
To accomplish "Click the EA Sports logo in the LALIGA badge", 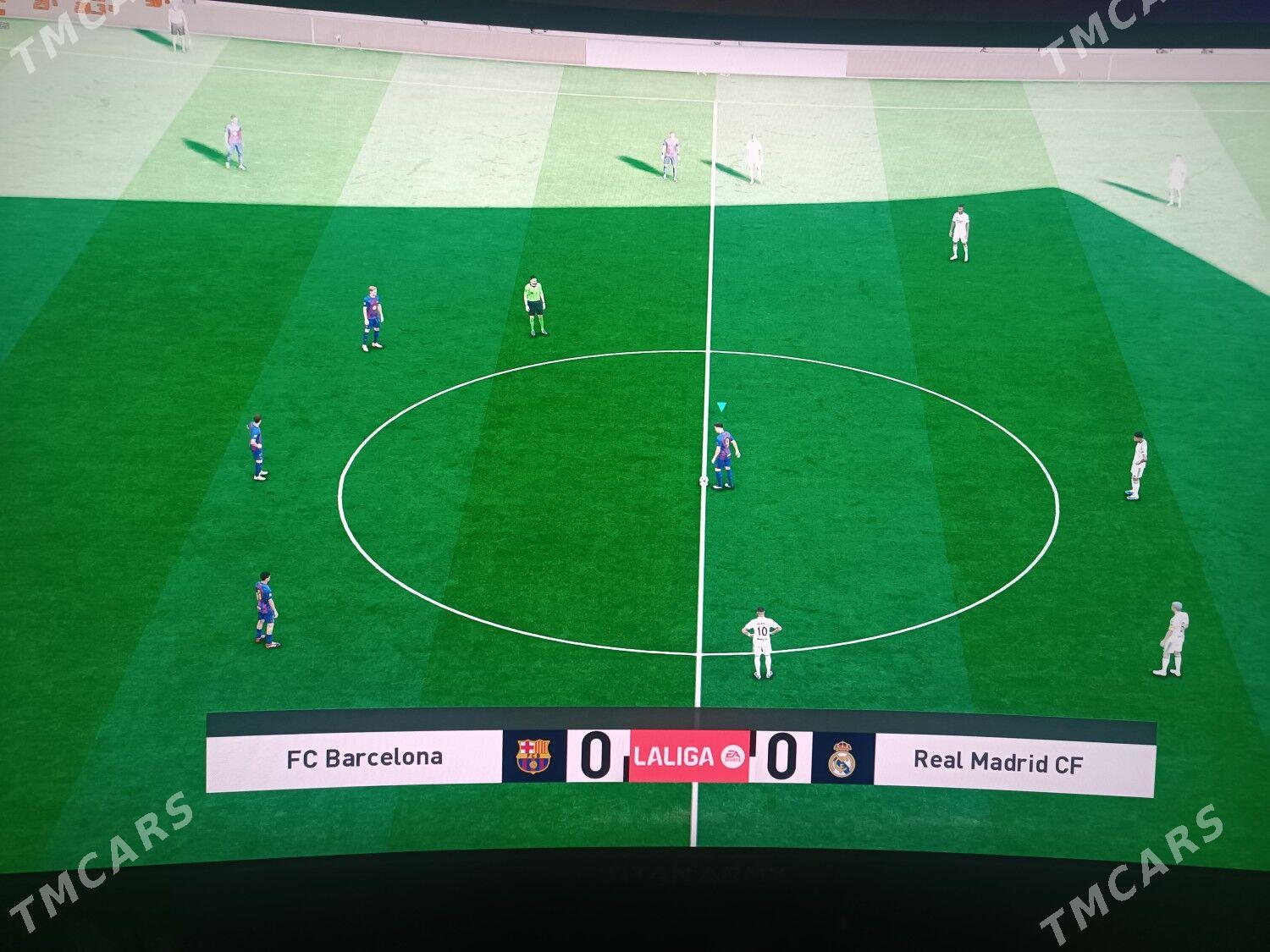I will point(732,757).
